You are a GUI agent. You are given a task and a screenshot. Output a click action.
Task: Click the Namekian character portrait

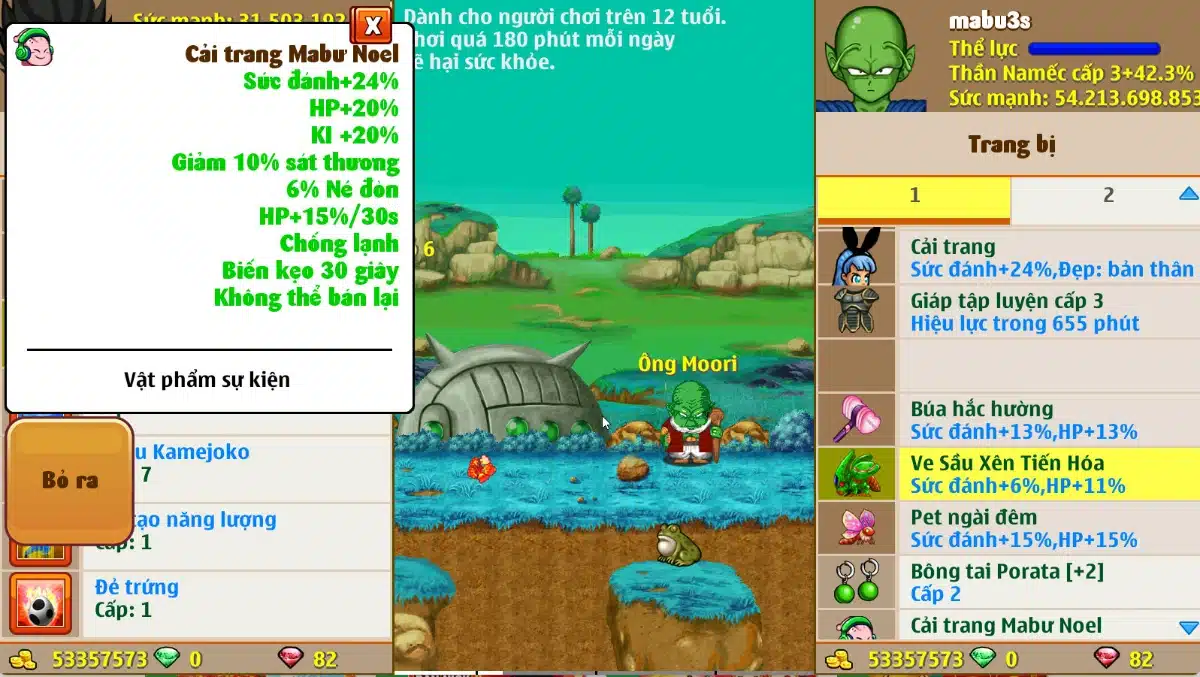tap(871, 56)
